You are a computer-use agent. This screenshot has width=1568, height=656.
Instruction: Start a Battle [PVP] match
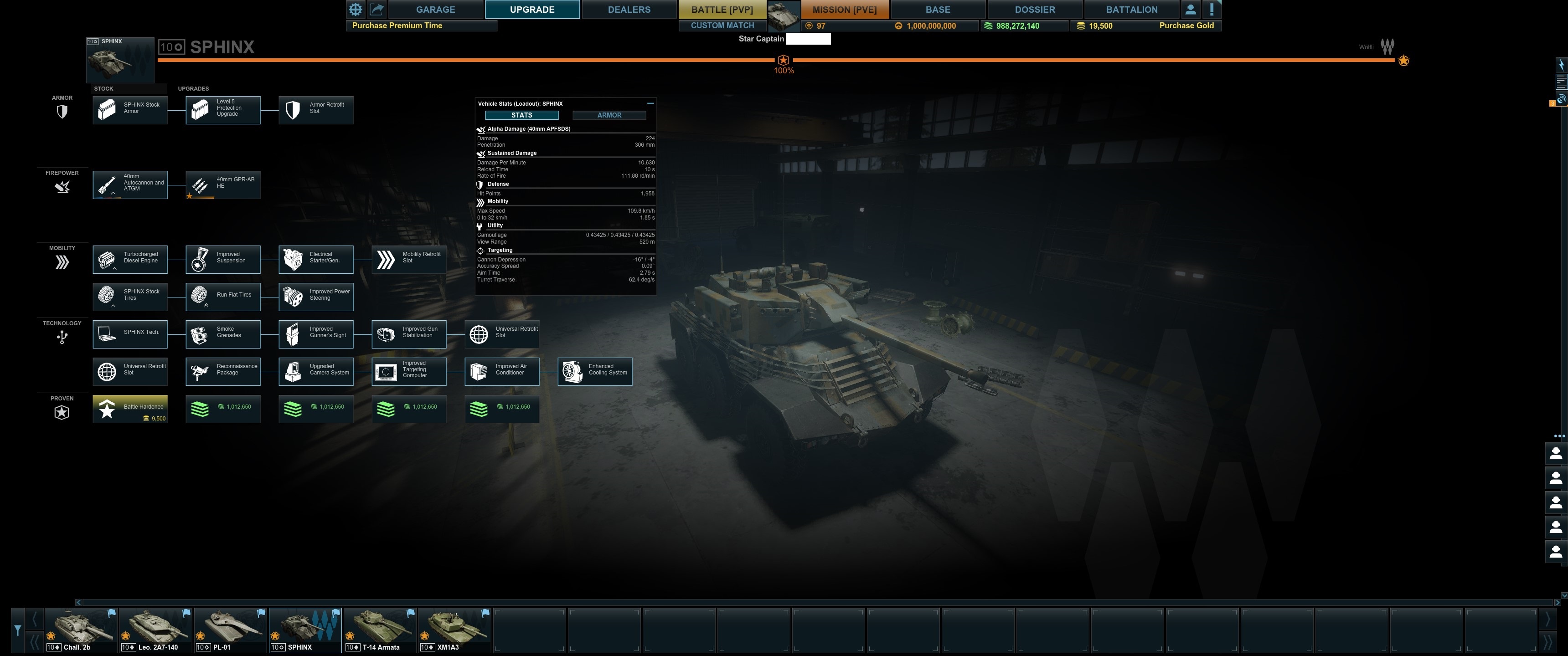click(722, 10)
